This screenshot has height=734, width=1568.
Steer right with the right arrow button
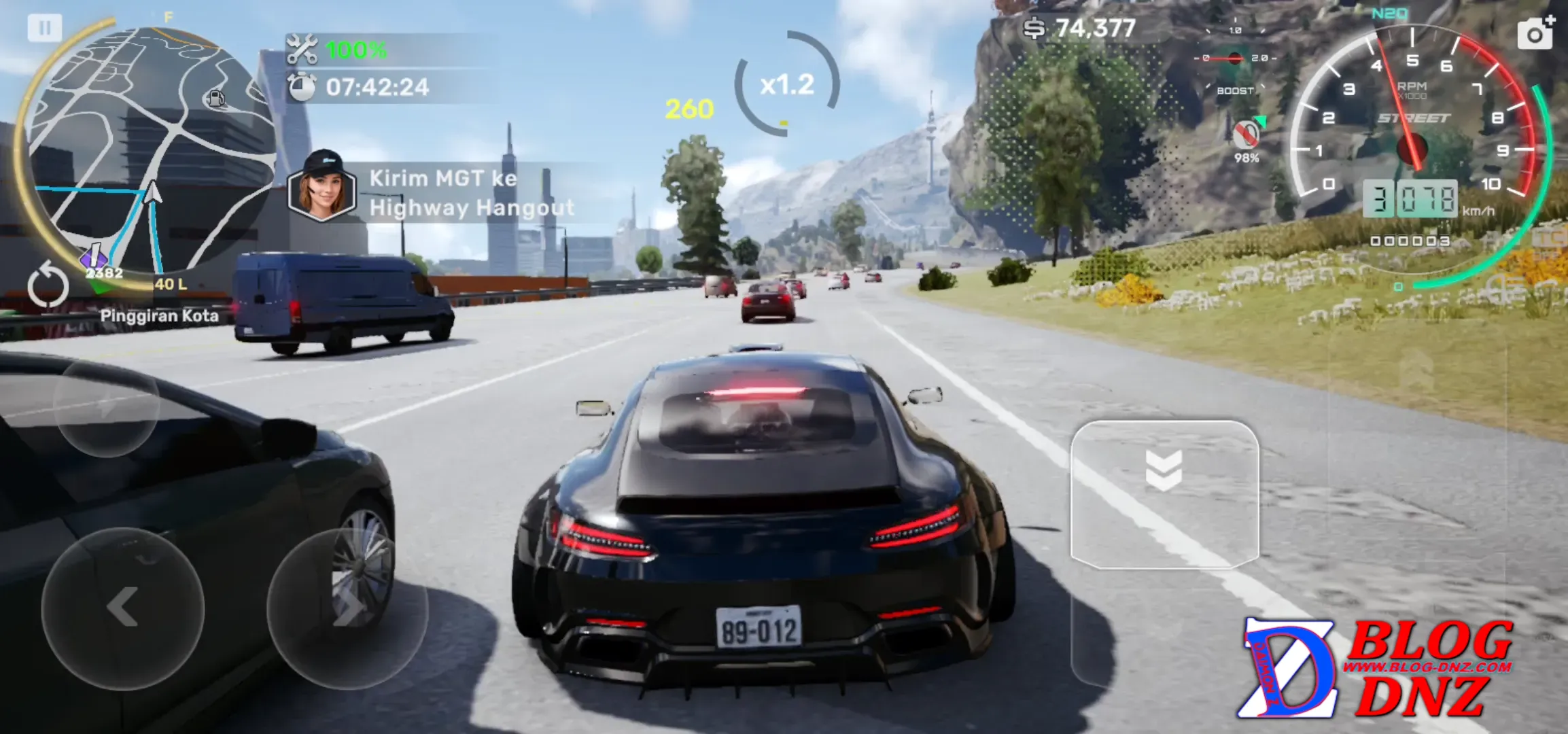point(347,608)
